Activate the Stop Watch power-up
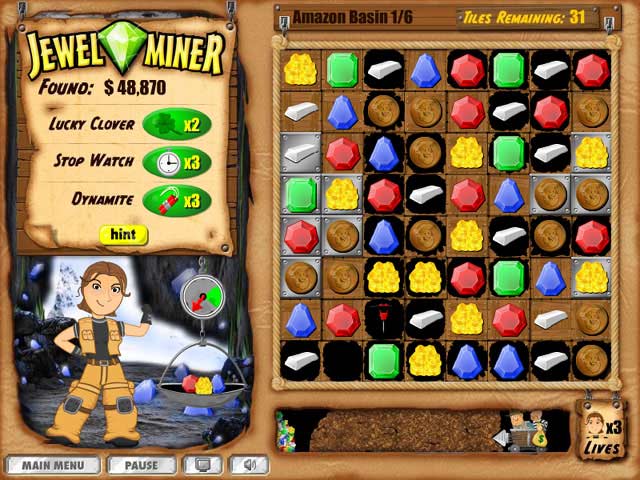The image size is (640, 480). (x=177, y=162)
